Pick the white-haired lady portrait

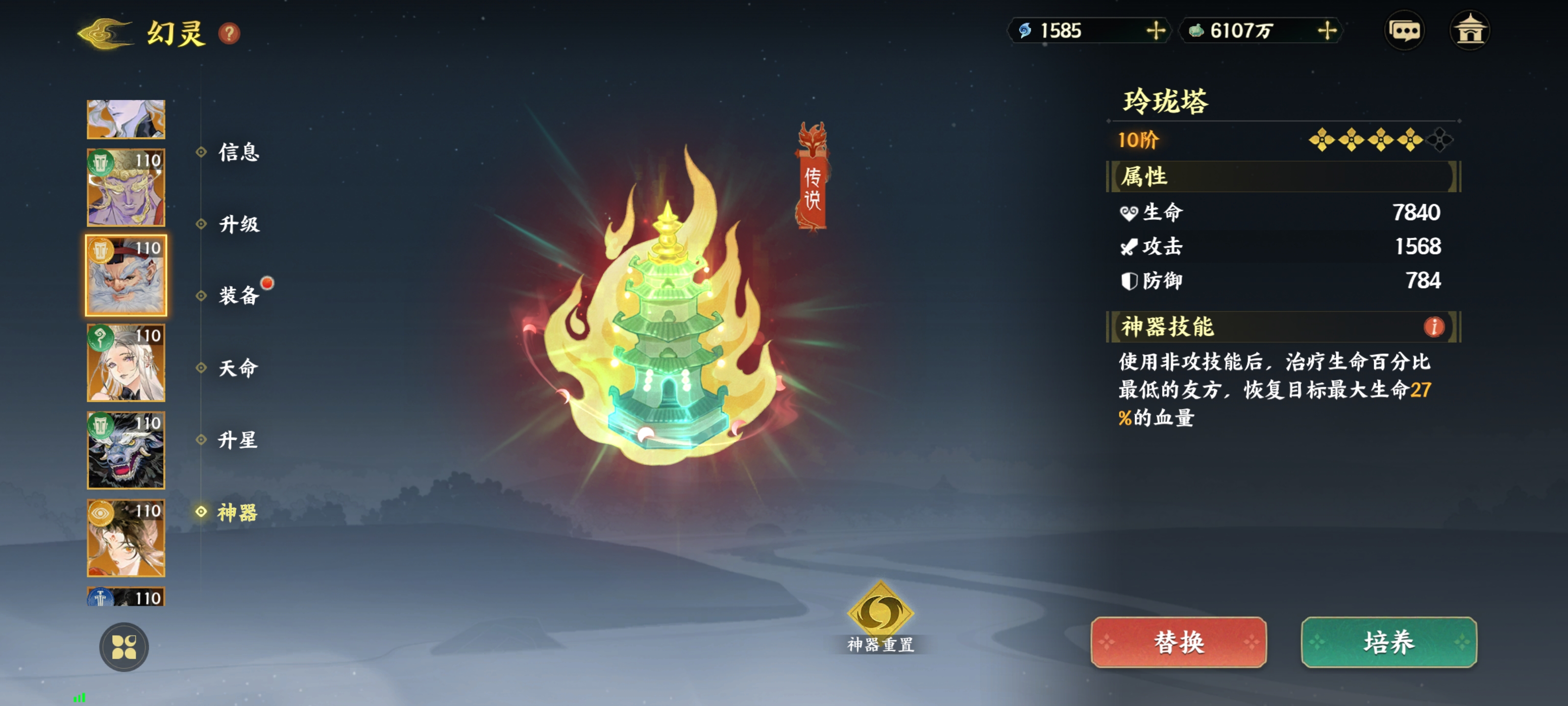click(x=126, y=363)
